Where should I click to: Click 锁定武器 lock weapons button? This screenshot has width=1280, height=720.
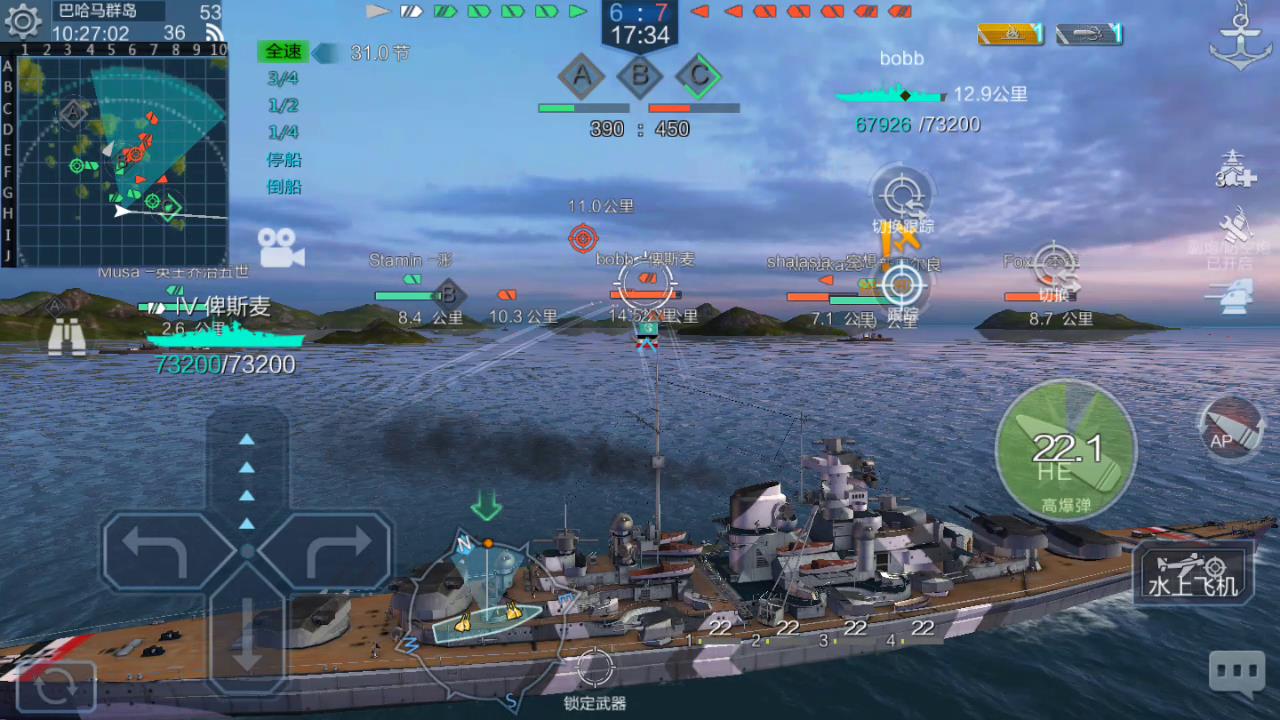pos(594,677)
